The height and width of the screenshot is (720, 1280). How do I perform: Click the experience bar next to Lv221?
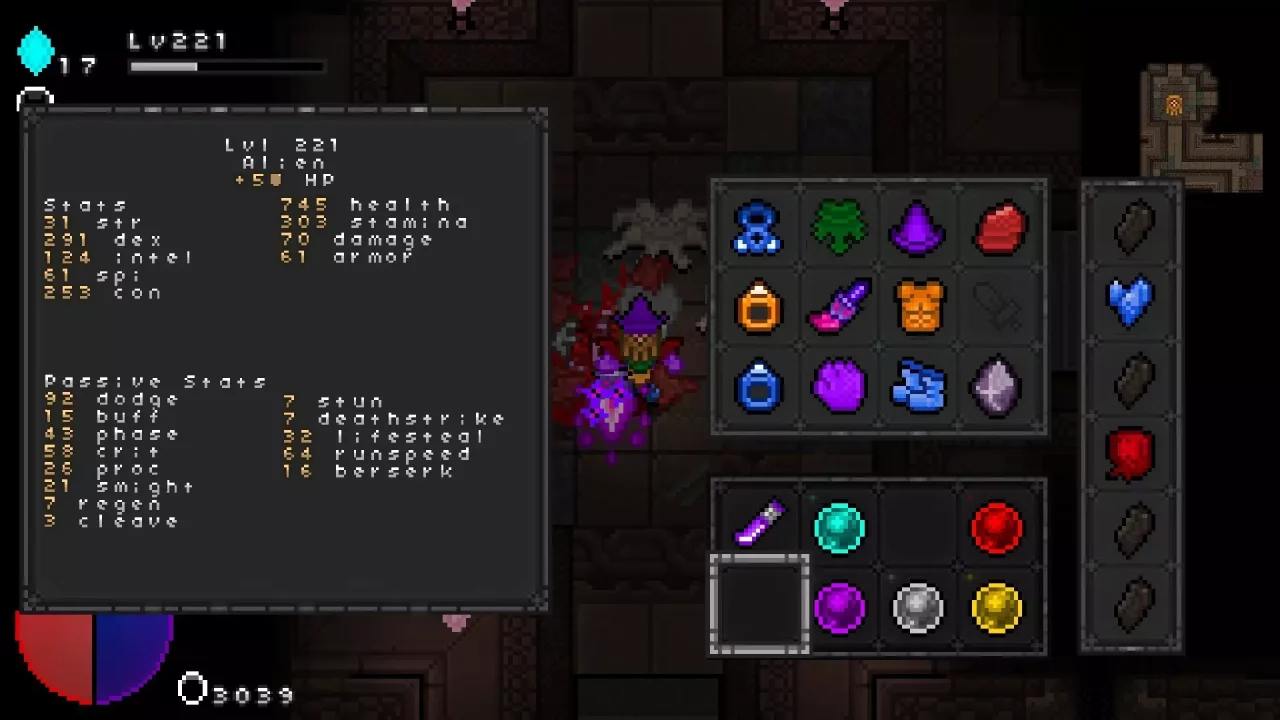228,66
